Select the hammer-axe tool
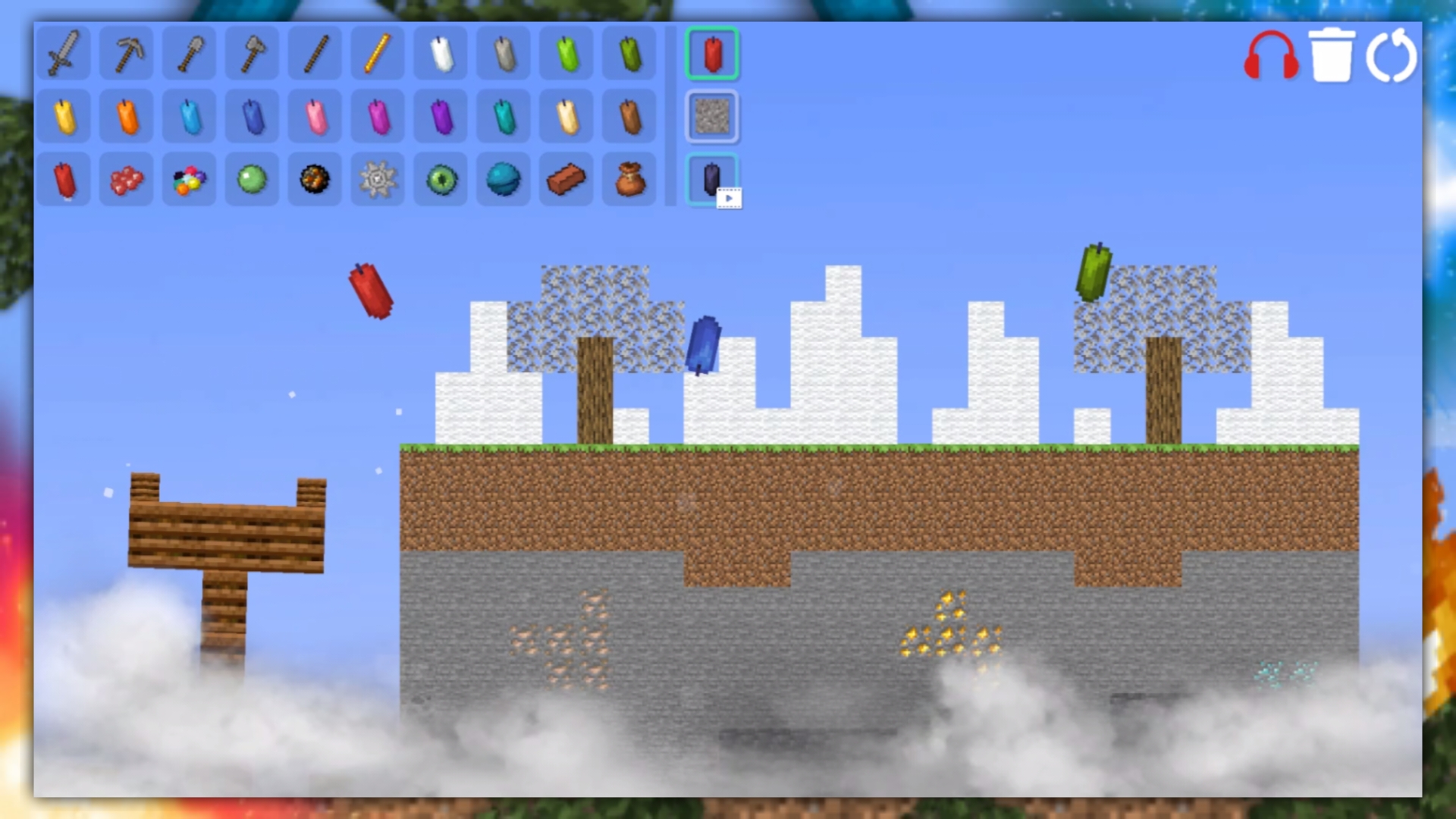Viewport: 1456px width, 819px height. coord(251,53)
